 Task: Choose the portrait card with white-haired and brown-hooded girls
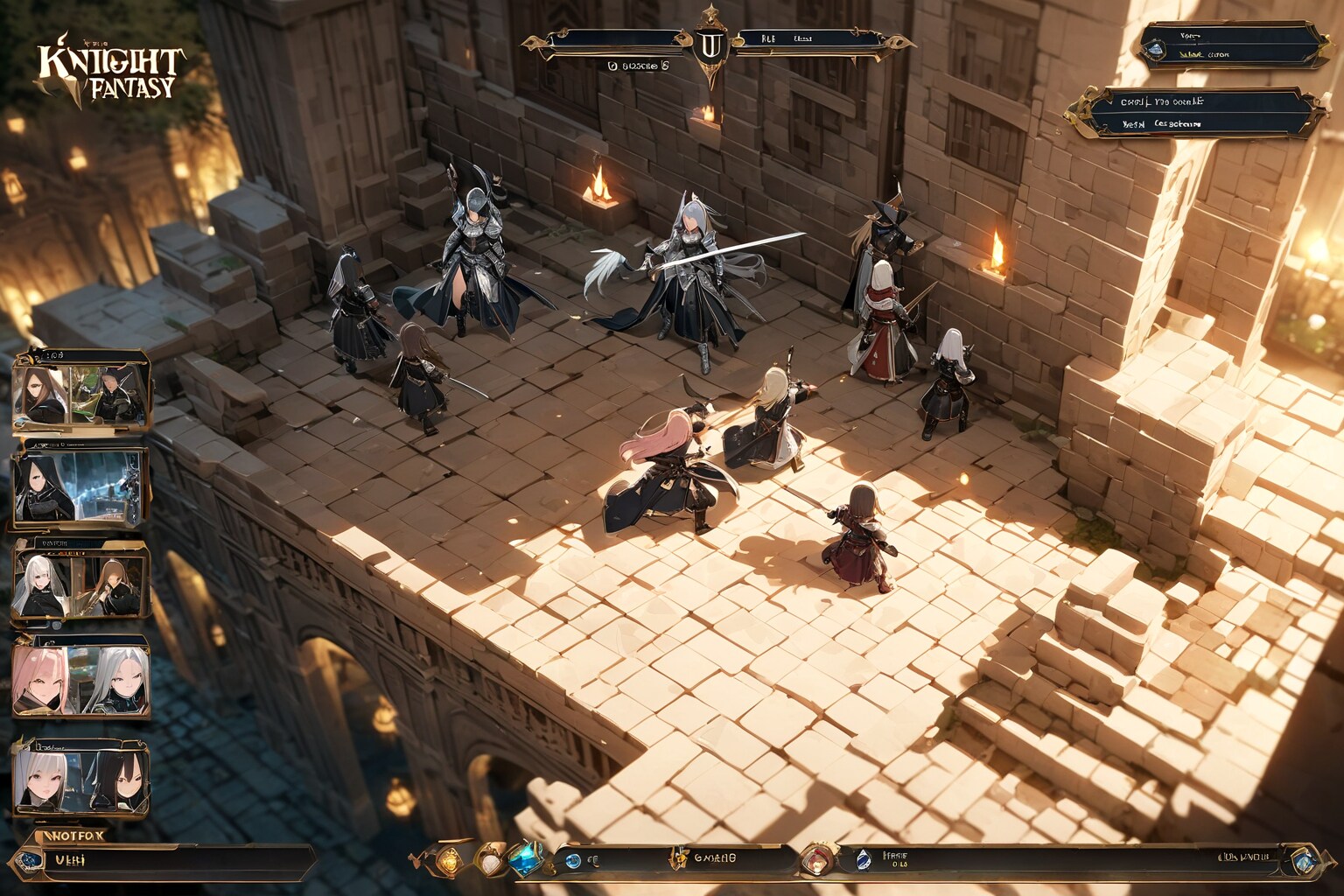(x=80, y=584)
